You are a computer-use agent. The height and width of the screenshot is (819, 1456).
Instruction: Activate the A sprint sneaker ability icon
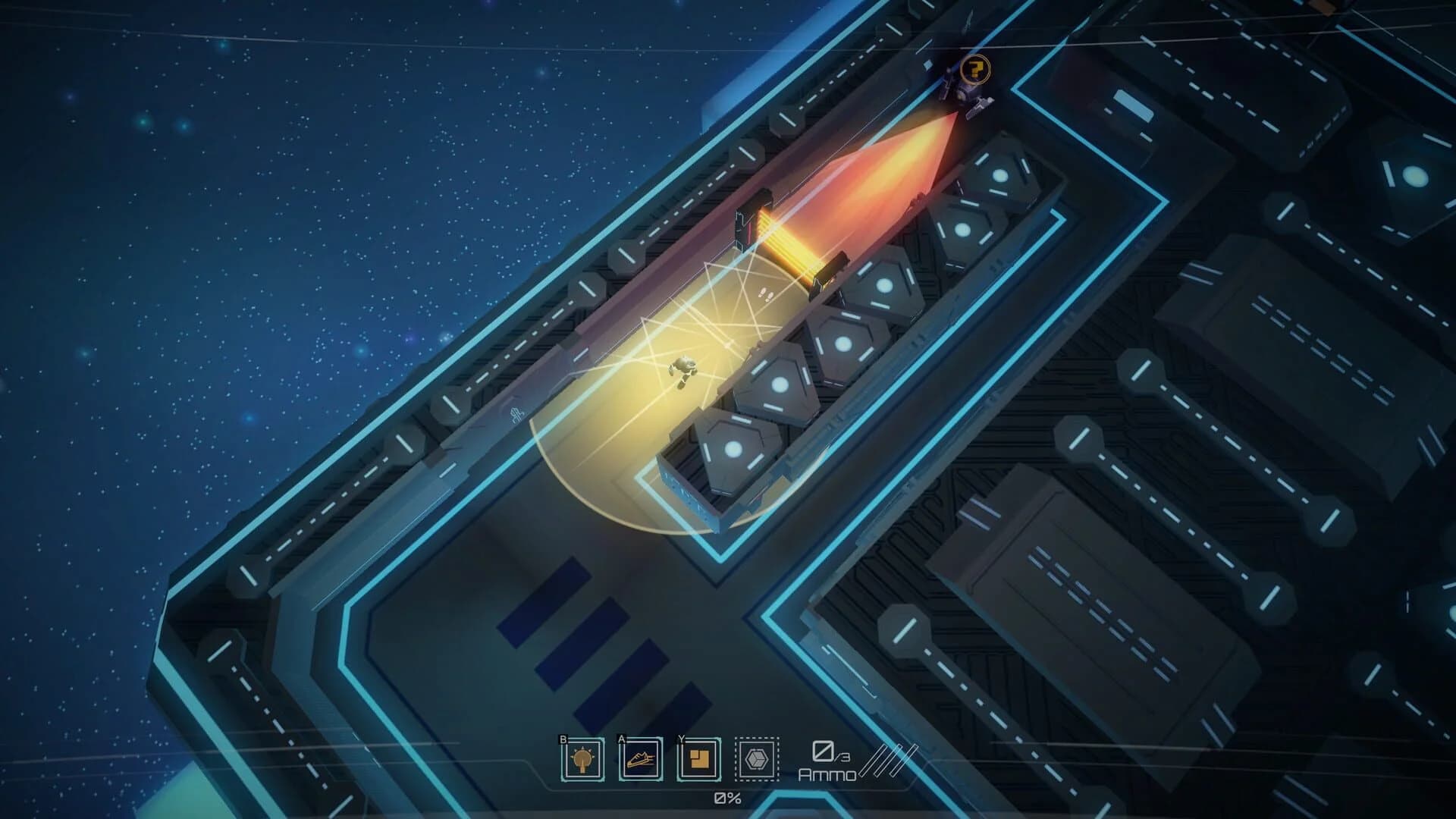[x=640, y=759]
